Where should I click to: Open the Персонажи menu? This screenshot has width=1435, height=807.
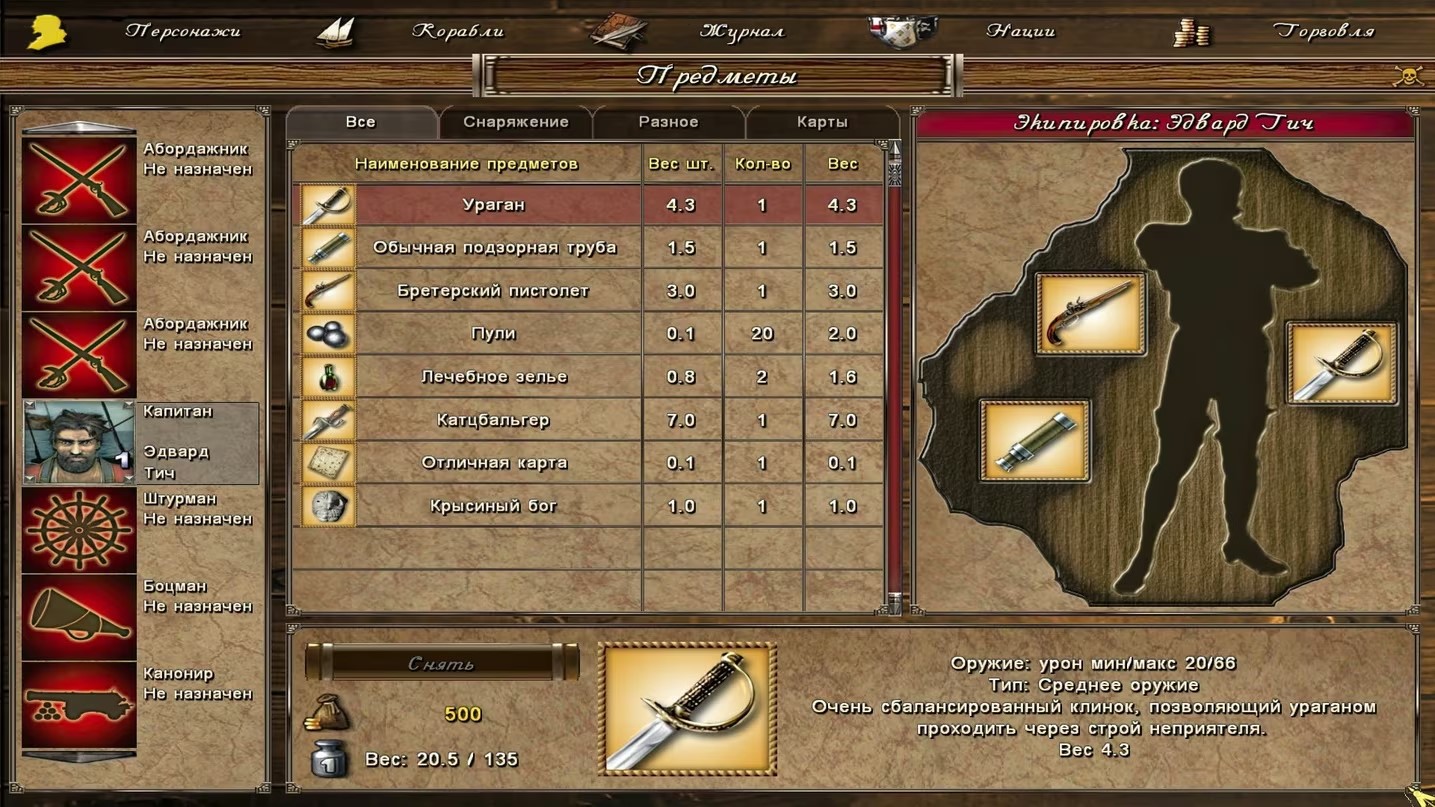[x=182, y=31]
